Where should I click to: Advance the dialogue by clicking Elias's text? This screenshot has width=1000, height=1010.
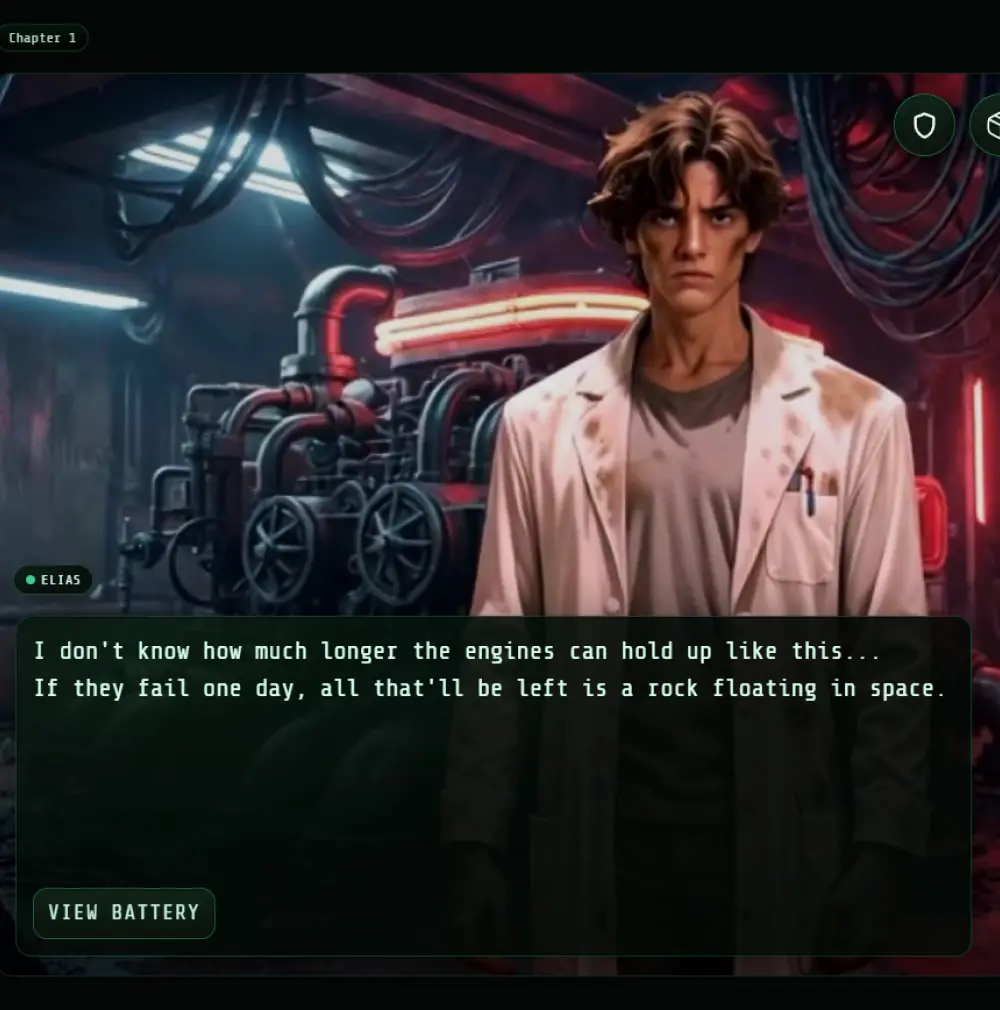point(489,670)
